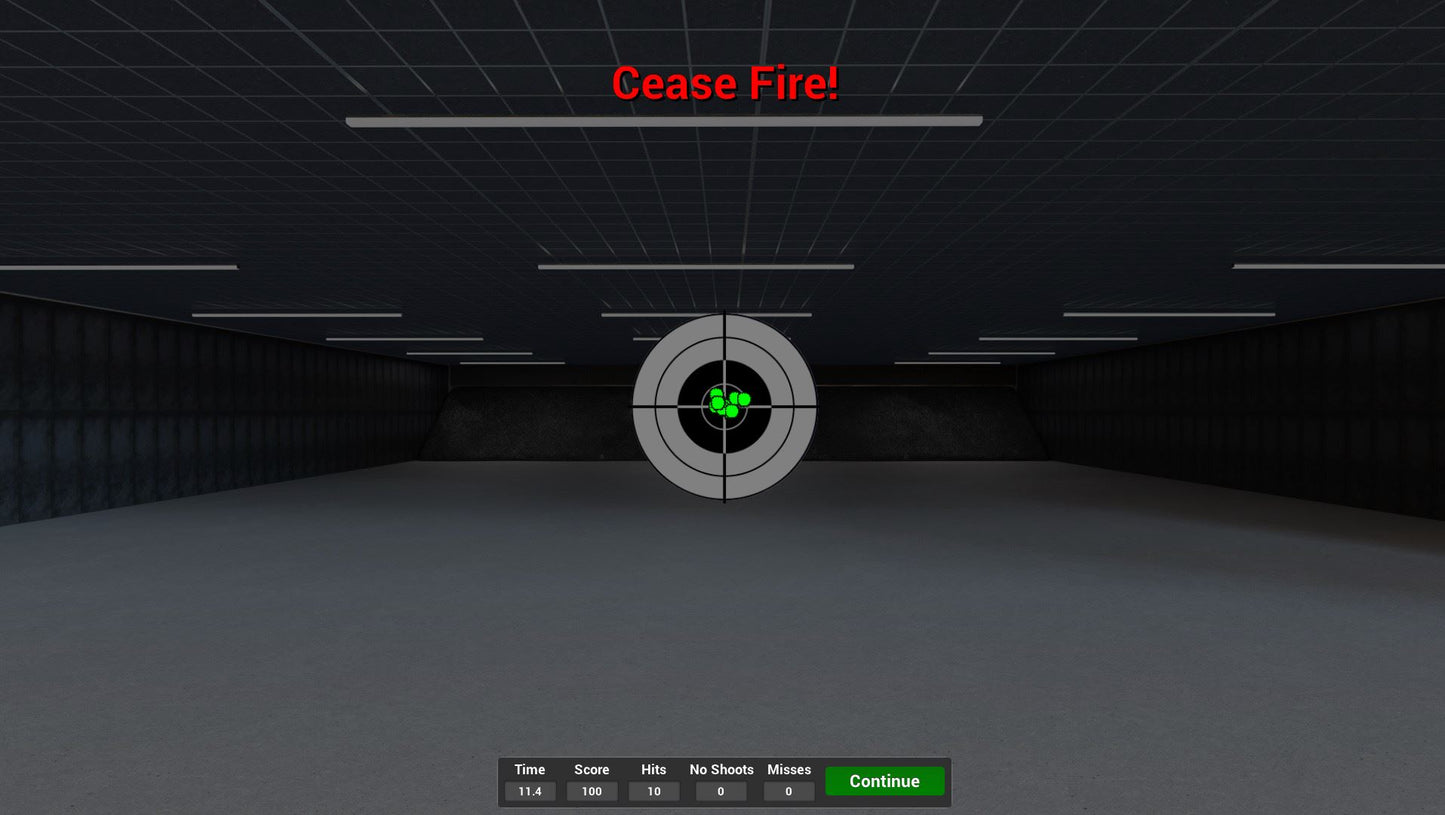The image size is (1445, 815).
Task: Click the Hits label in the stats bar
Action: click(x=653, y=770)
